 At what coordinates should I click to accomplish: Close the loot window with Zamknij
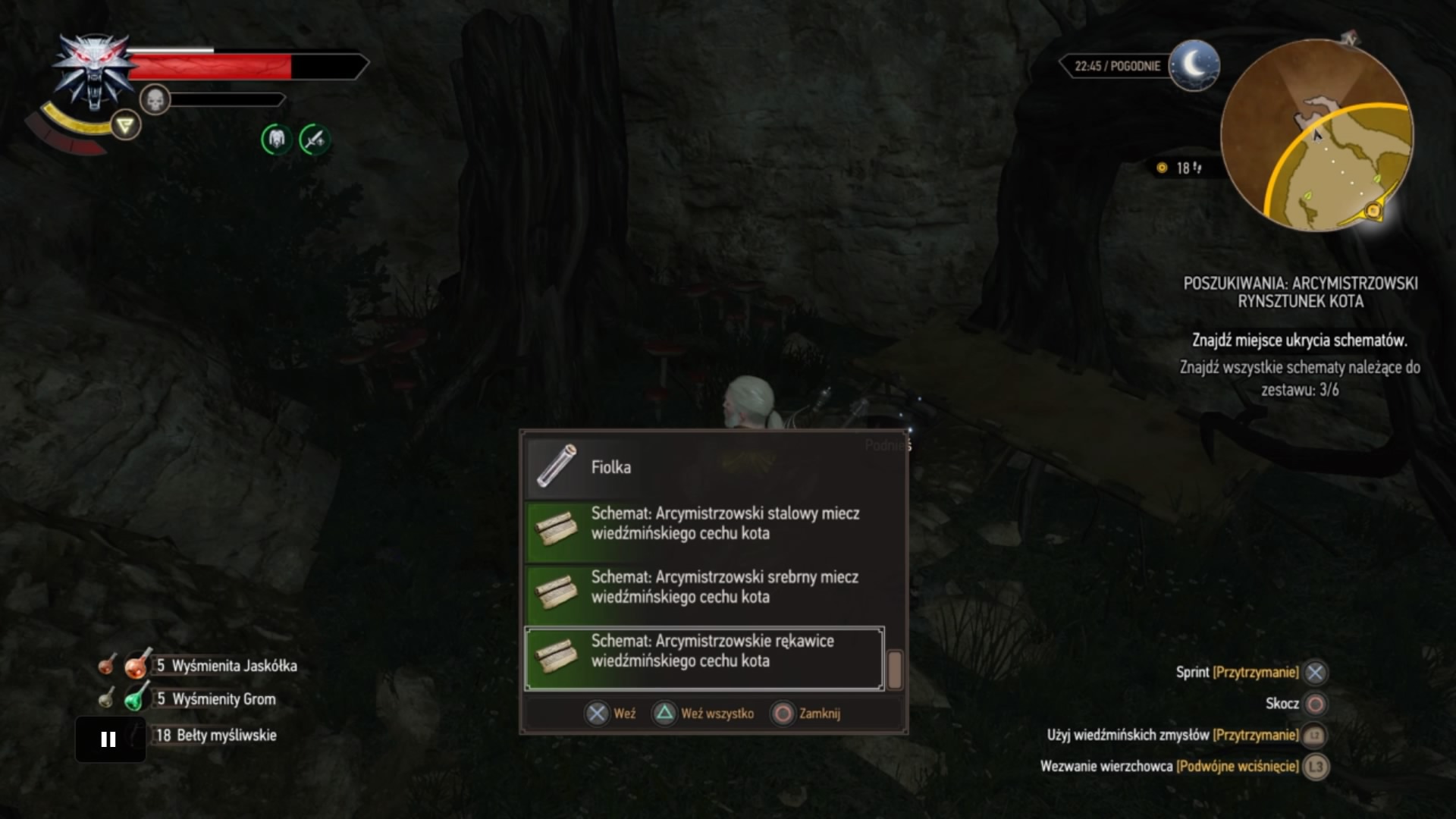coord(806,714)
